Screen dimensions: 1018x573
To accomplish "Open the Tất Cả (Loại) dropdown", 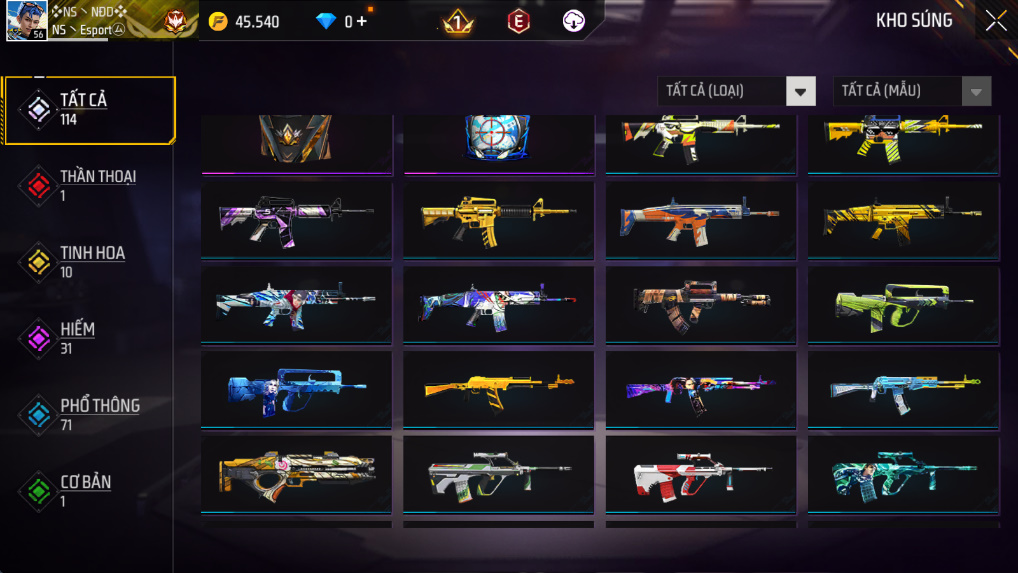I will (x=736, y=91).
